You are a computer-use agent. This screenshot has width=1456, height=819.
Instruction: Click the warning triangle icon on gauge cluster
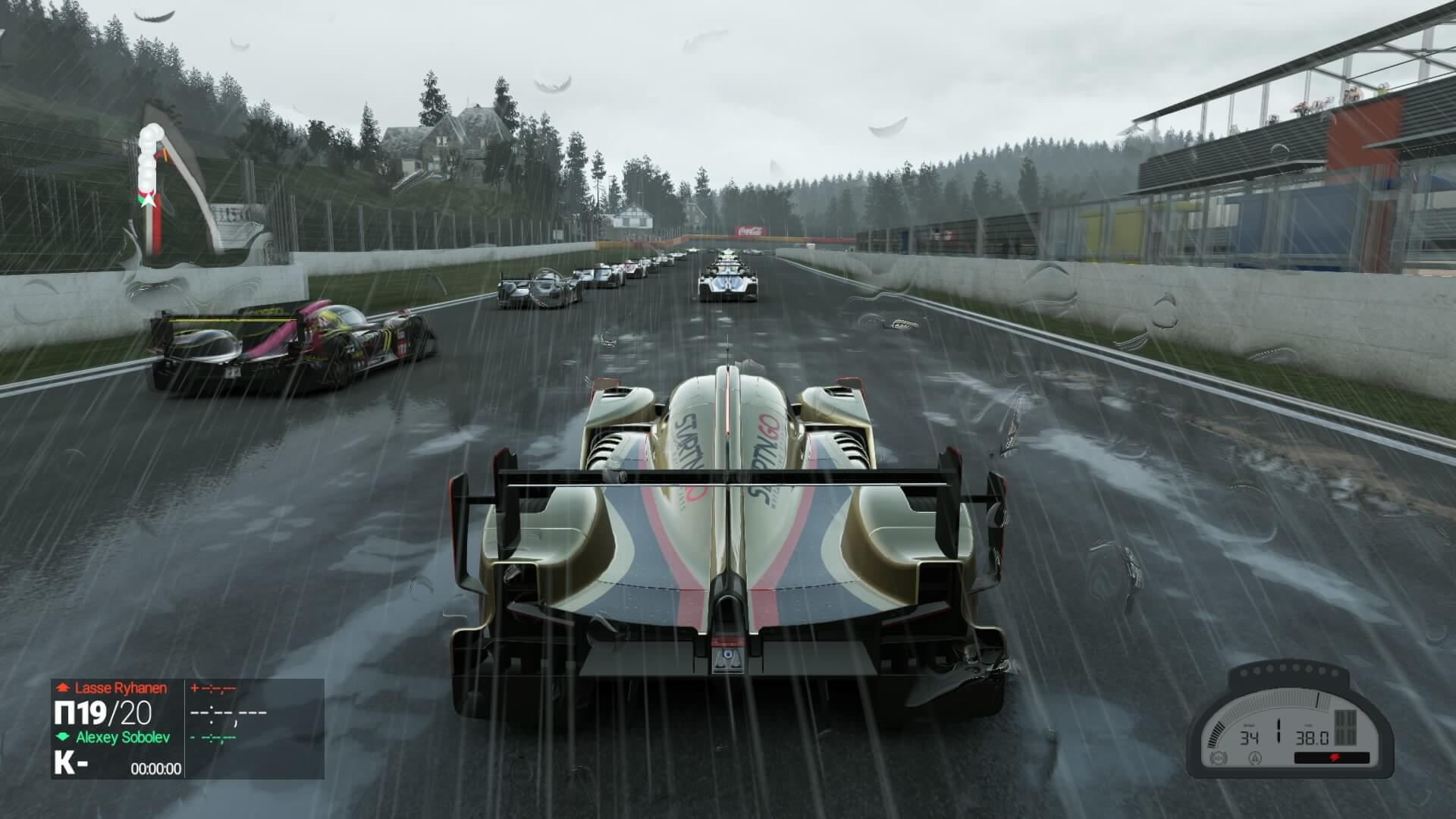[x=1255, y=759]
